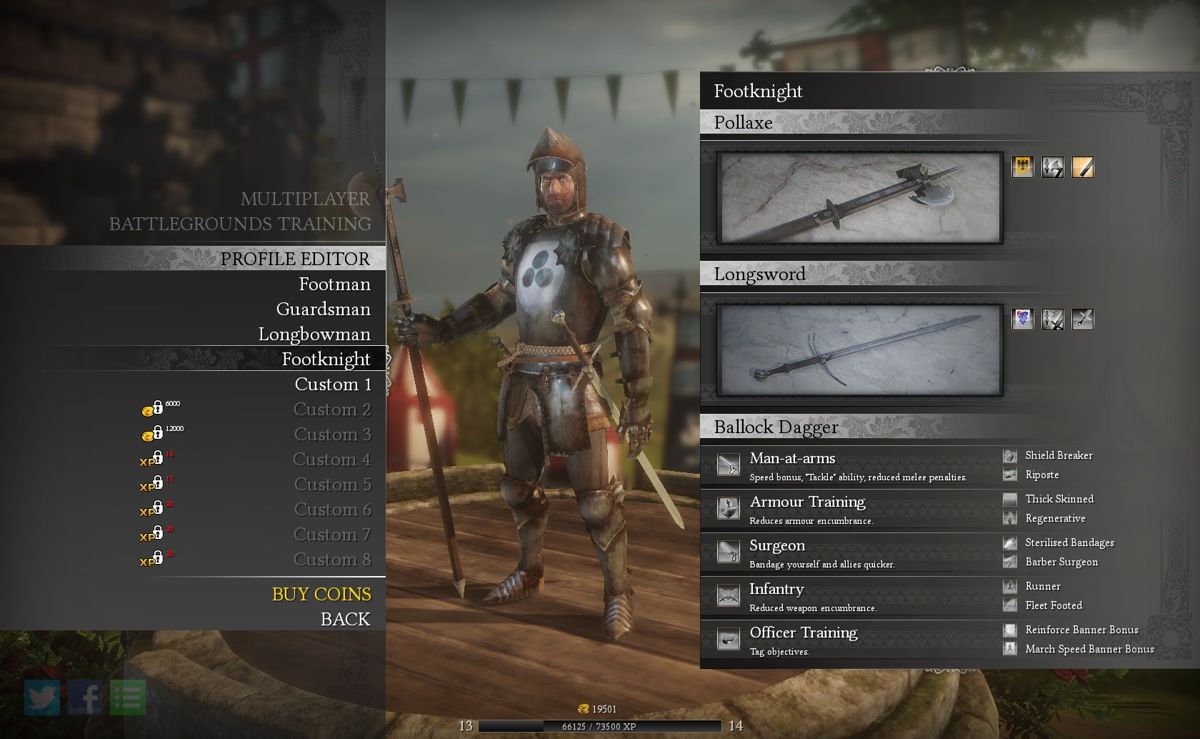Pick the Longbowman profile
This screenshot has width=1200, height=739.
coord(314,335)
